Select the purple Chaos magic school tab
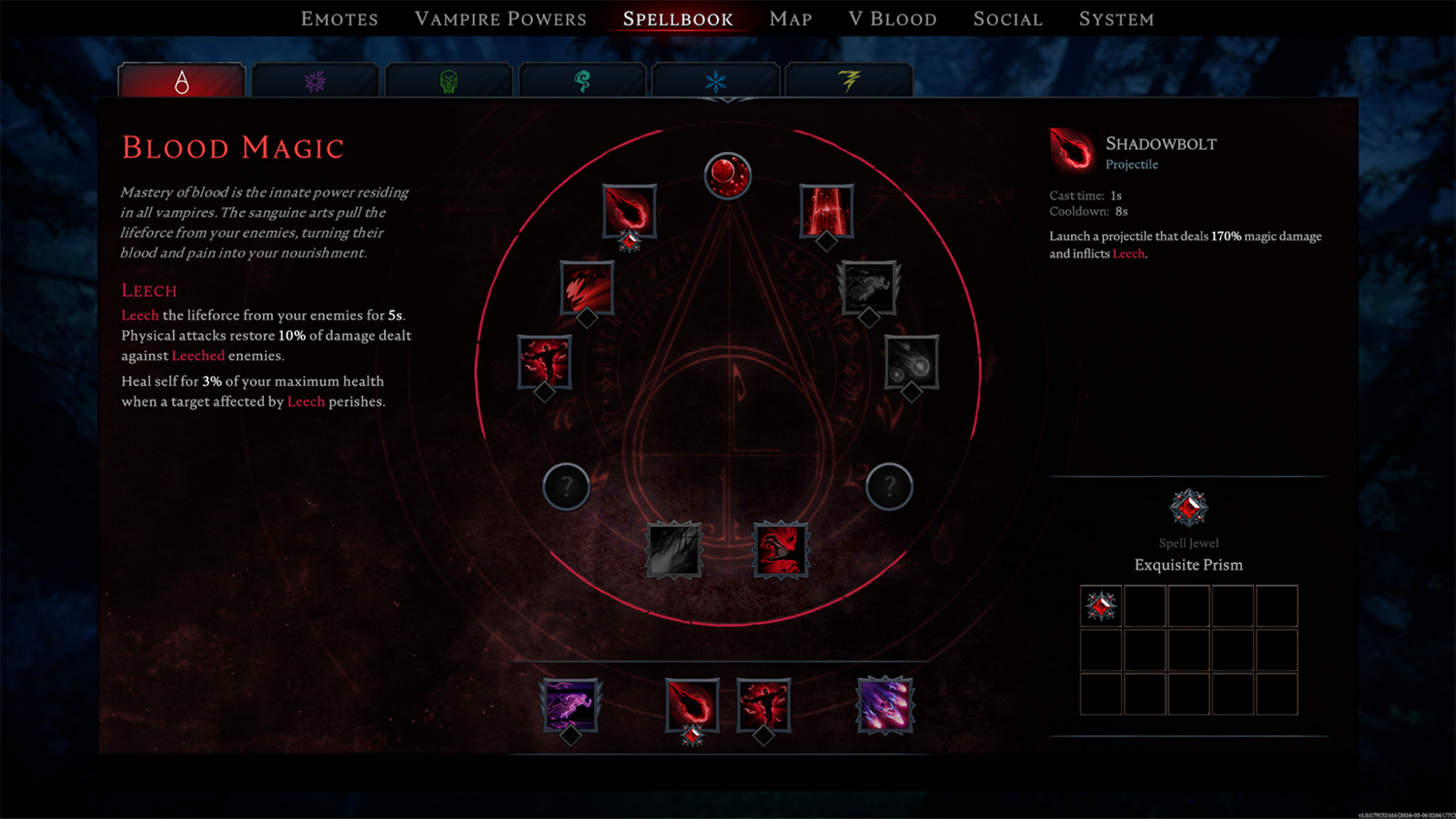 [x=315, y=82]
